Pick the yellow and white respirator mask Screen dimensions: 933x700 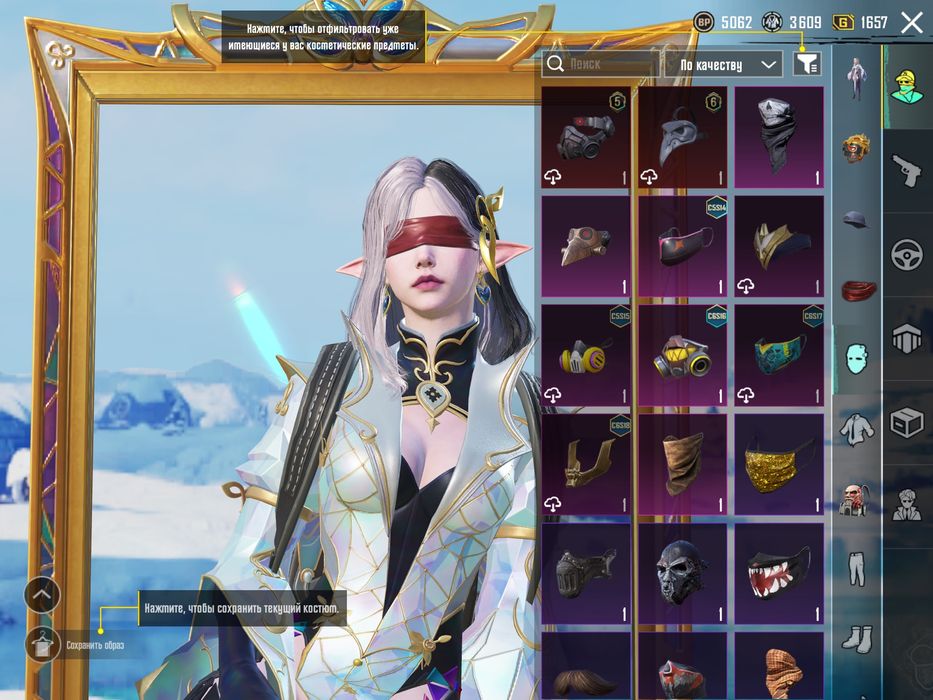(585, 356)
